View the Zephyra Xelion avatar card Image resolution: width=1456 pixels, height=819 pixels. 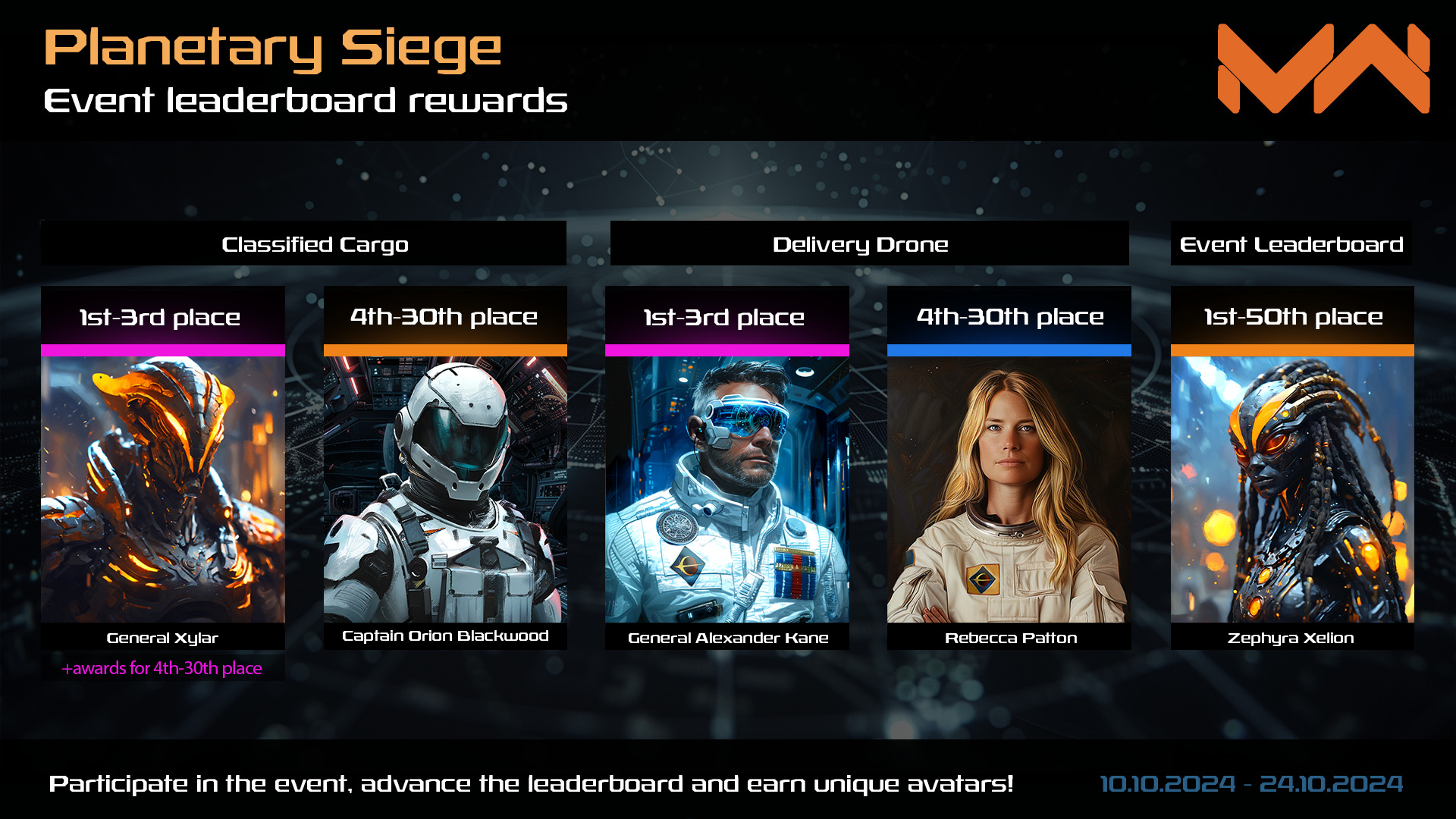[x=1292, y=489]
